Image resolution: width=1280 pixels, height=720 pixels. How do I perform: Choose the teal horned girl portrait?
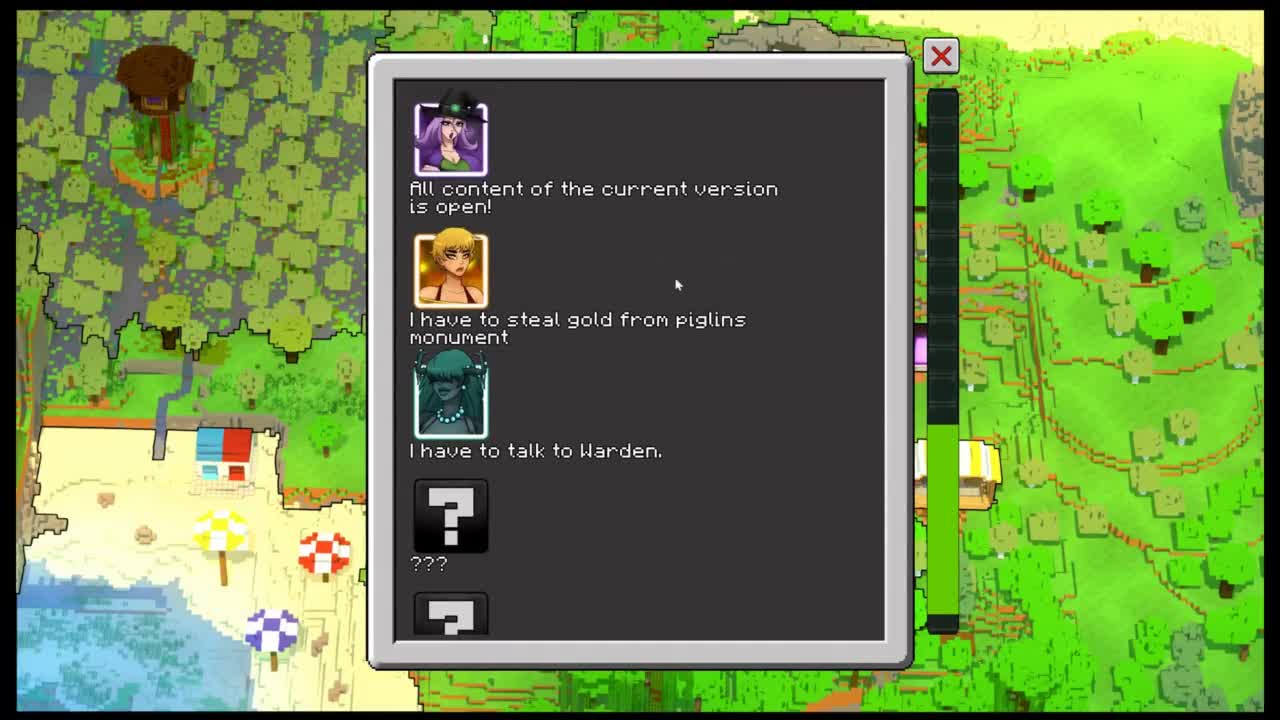coord(451,400)
